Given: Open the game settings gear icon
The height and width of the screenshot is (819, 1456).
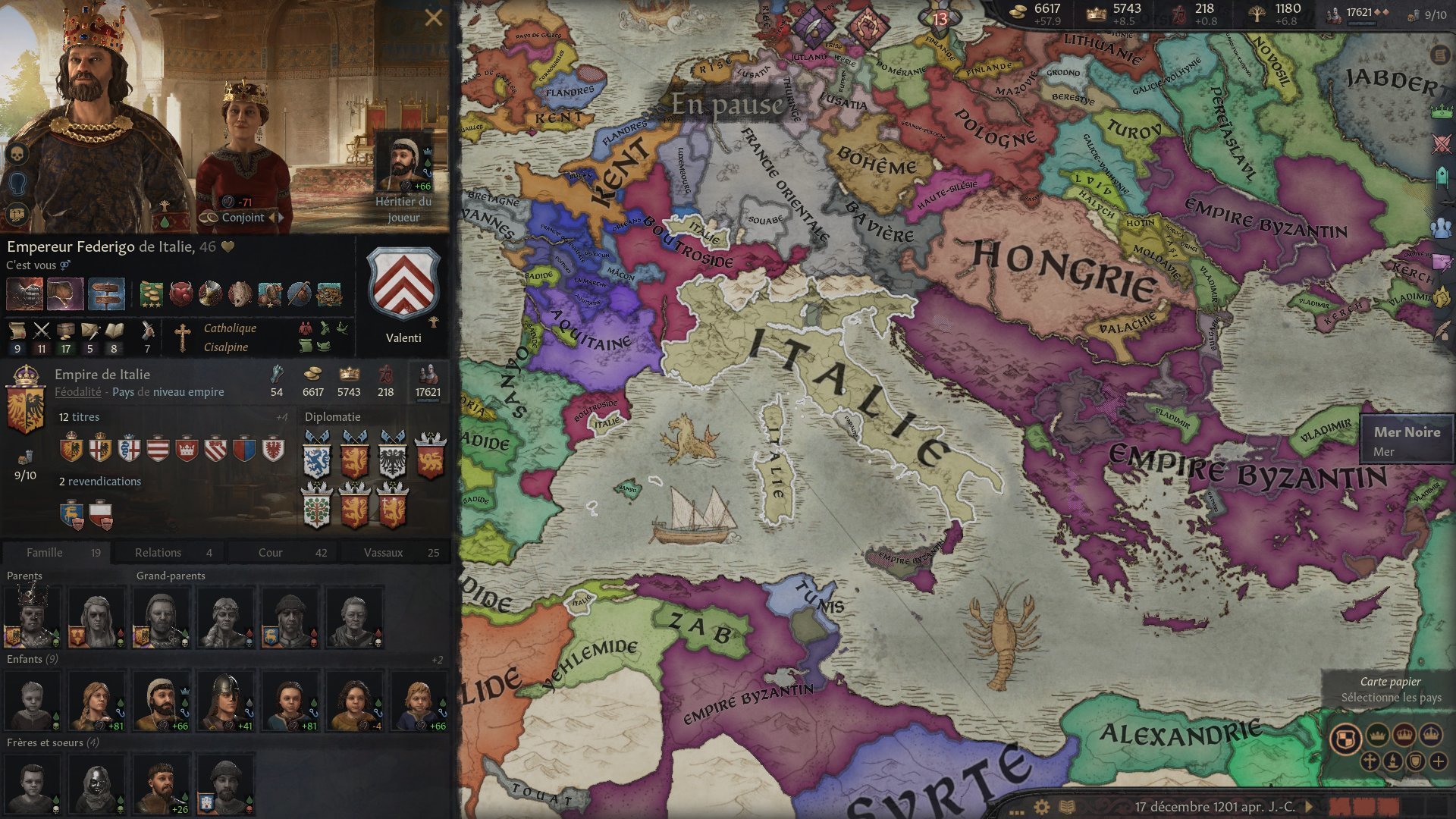Looking at the screenshot, I should 1042,807.
